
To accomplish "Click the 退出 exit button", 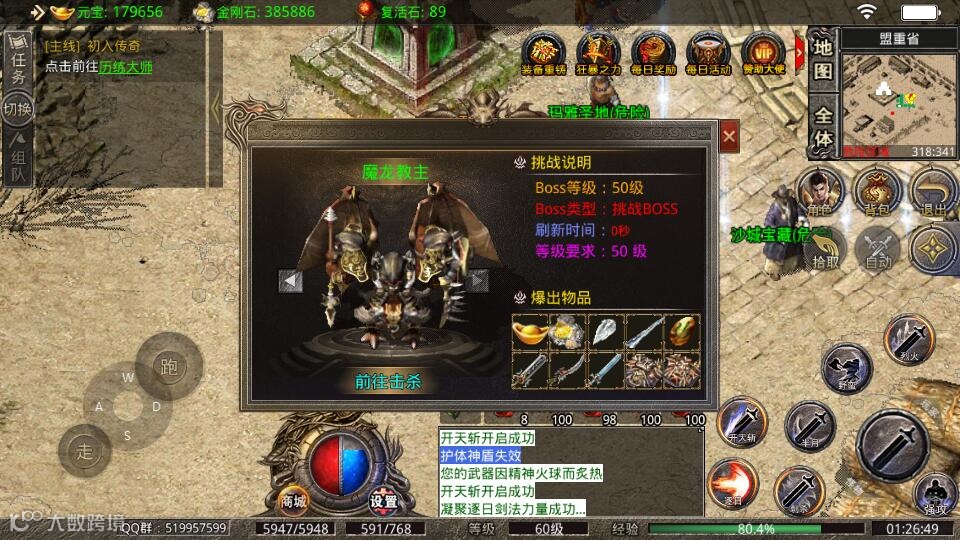I will 934,191.
